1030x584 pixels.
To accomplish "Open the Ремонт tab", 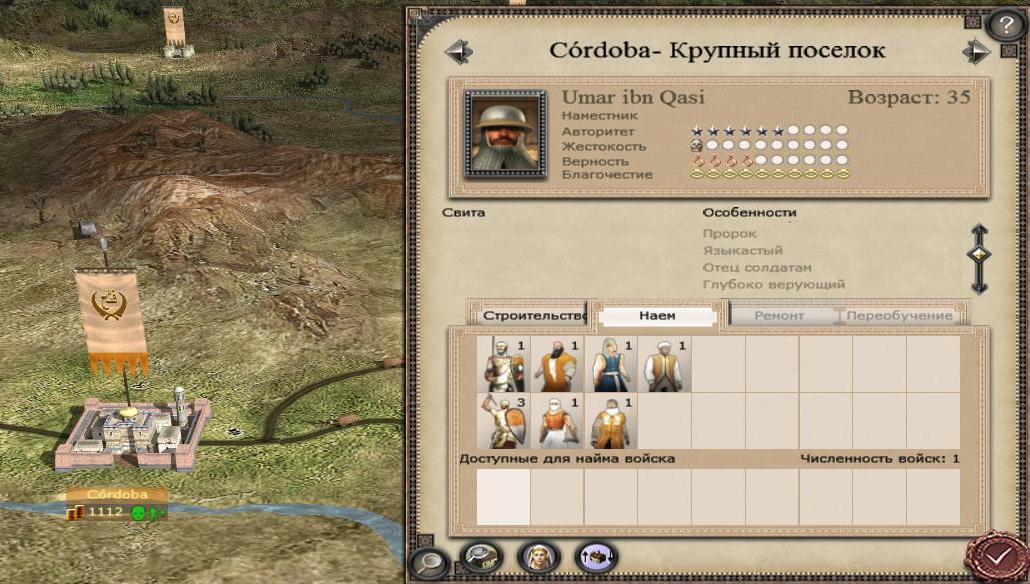I will [x=782, y=316].
